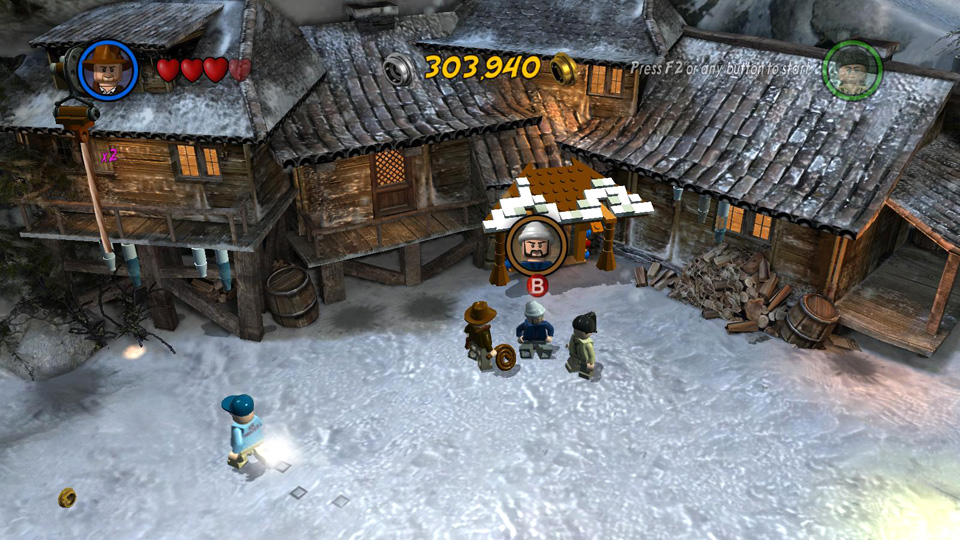
Task: Click the greyed-out player two portrait
Action: tap(851, 69)
